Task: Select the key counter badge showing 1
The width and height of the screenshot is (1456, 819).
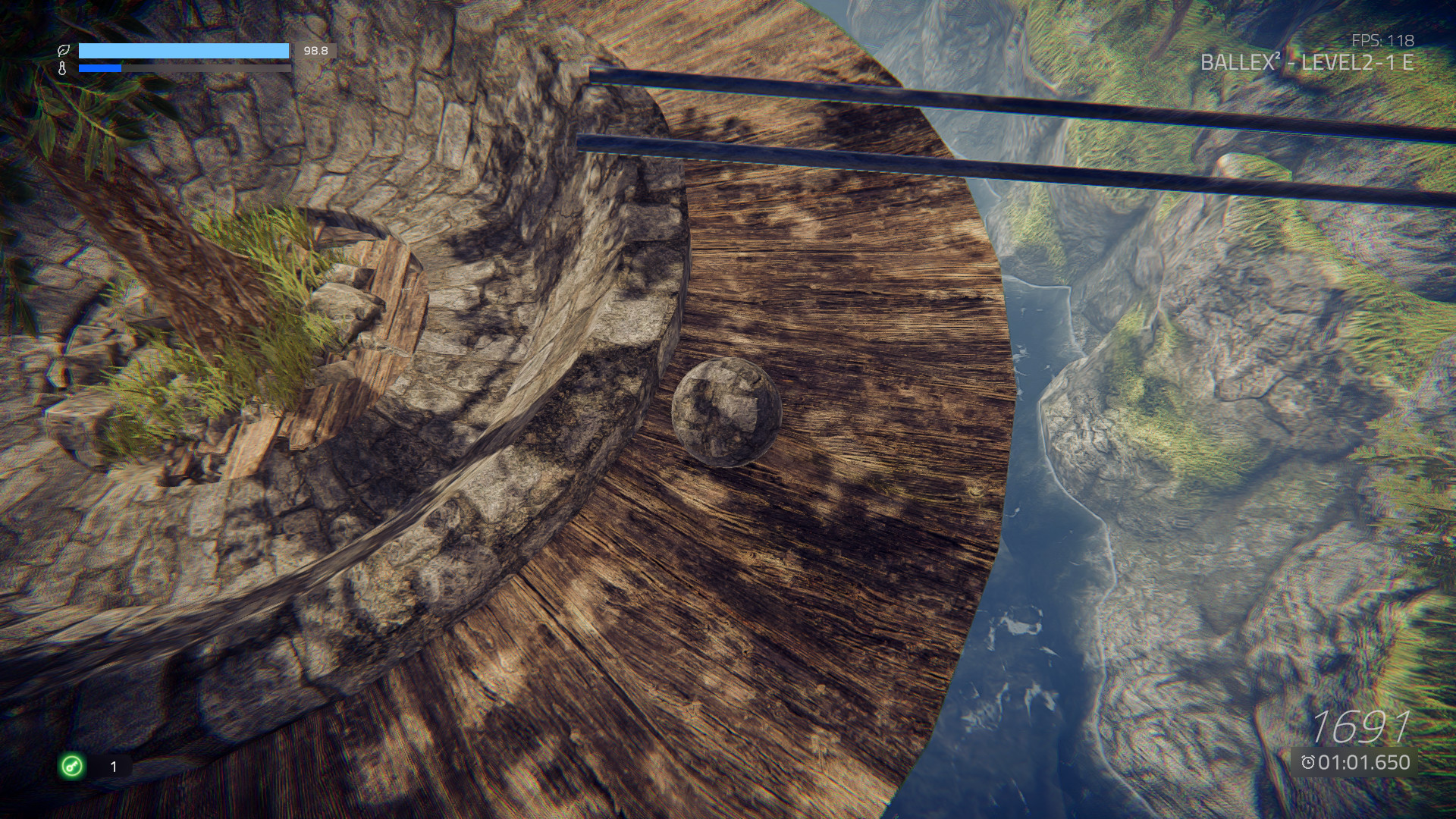Action: pyautogui.click(x=112, y=767)
